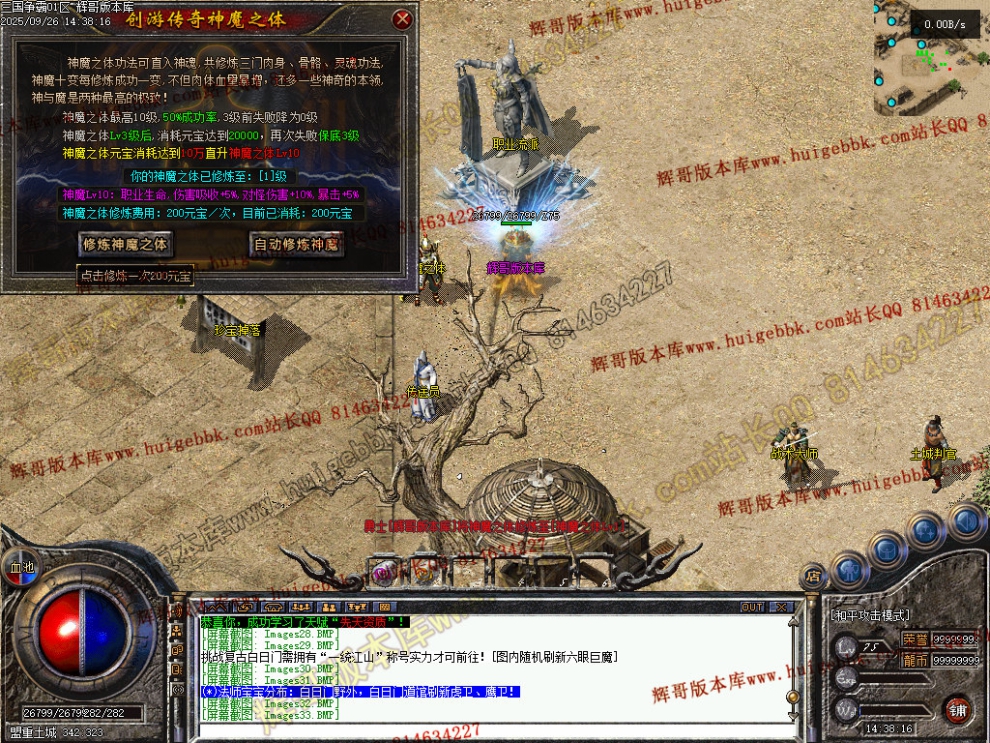
Task: Click the 修炼神魔之体 button
Action: pyautogui.click(x=126, y=244)
